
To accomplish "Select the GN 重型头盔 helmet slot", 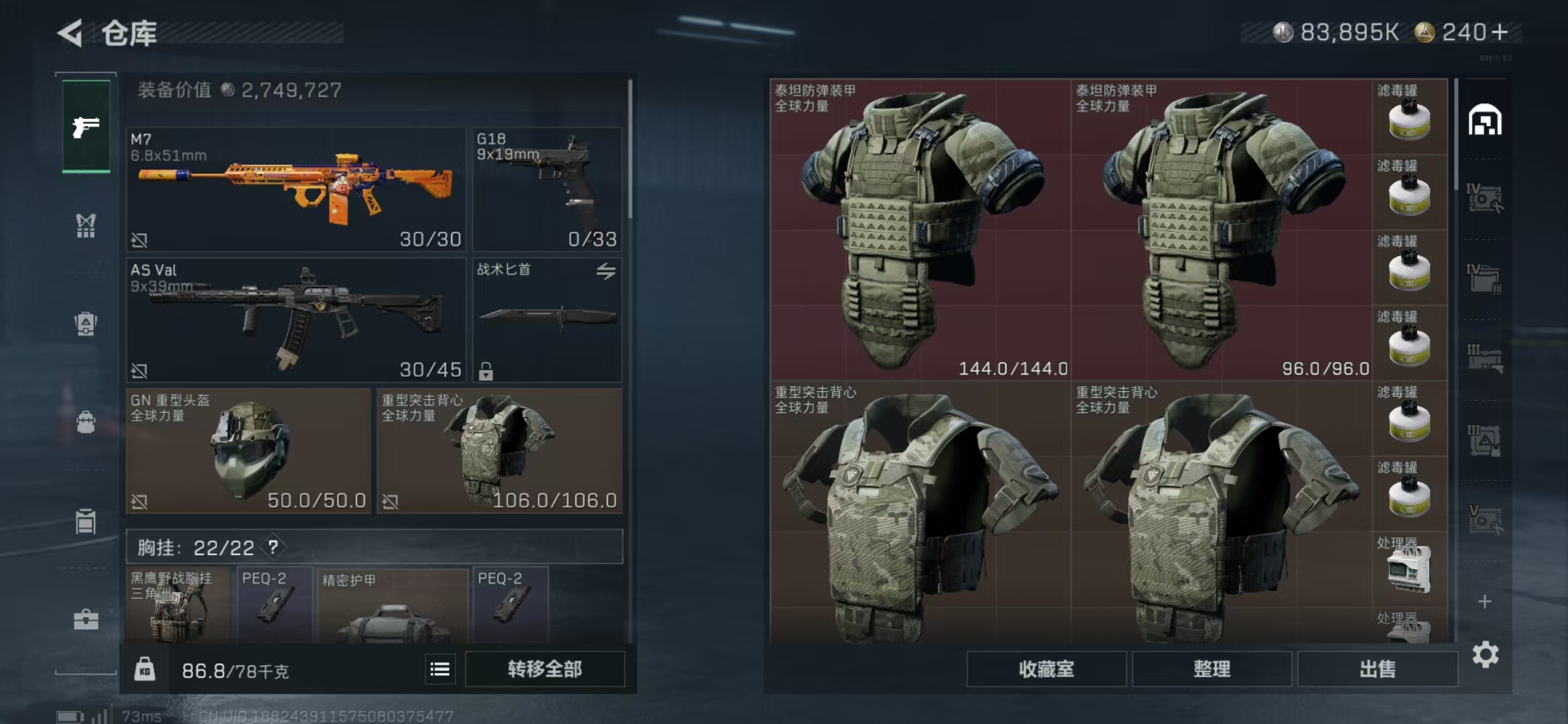I will (x=248, y=450).
